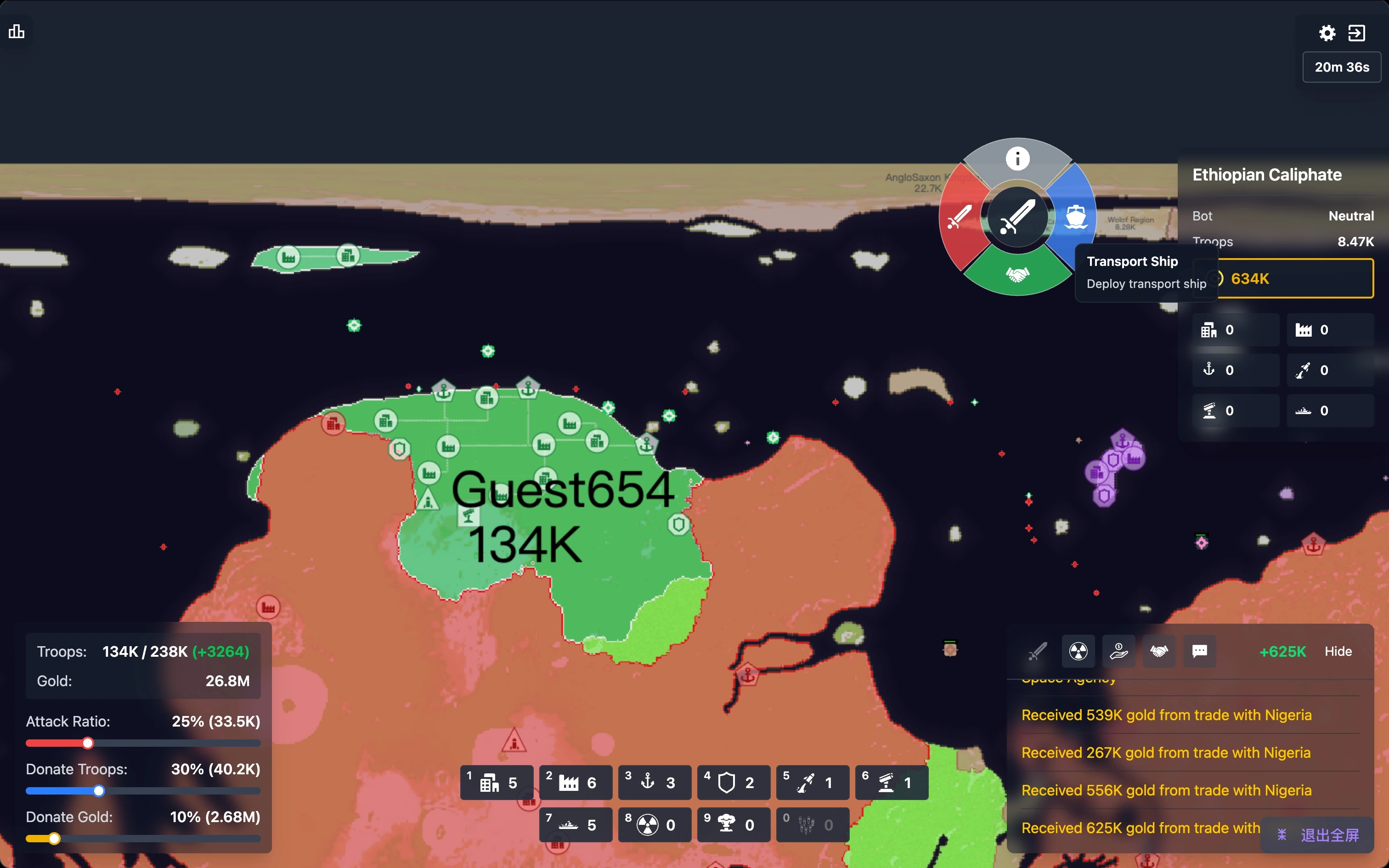
Task: Select the alliance handshake in the radial menu
Action: 1017,275
